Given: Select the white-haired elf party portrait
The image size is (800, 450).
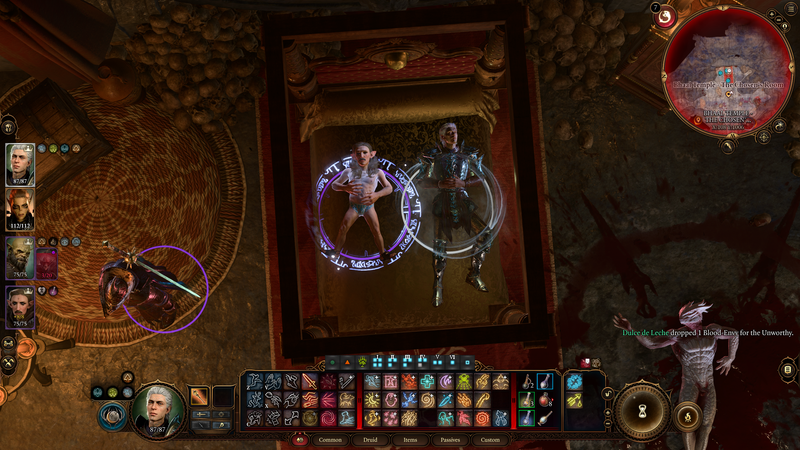Looking at the screenshot, I should coord(22,162).
